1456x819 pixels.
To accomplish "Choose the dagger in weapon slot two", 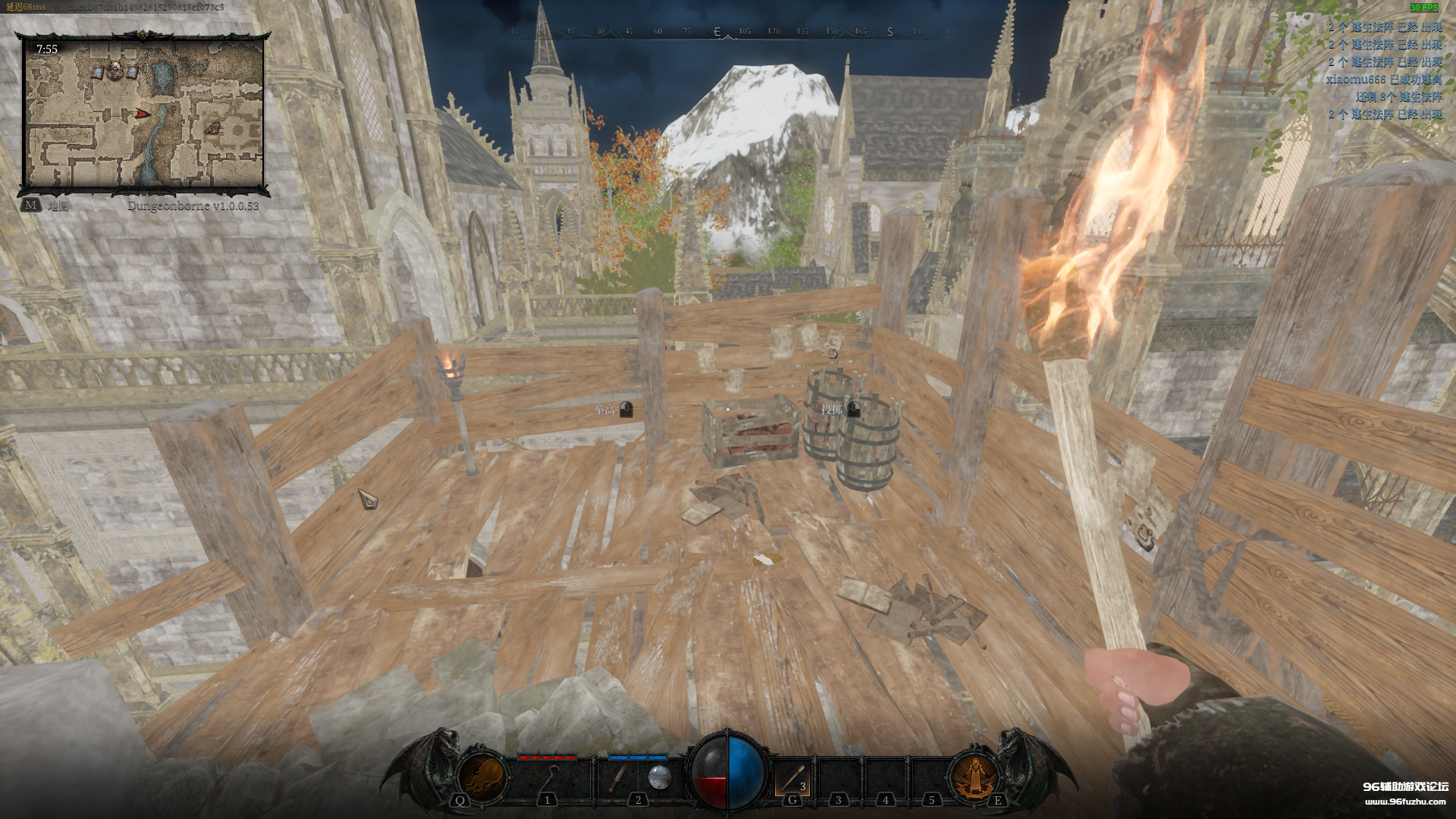I will tap(618, 779).
